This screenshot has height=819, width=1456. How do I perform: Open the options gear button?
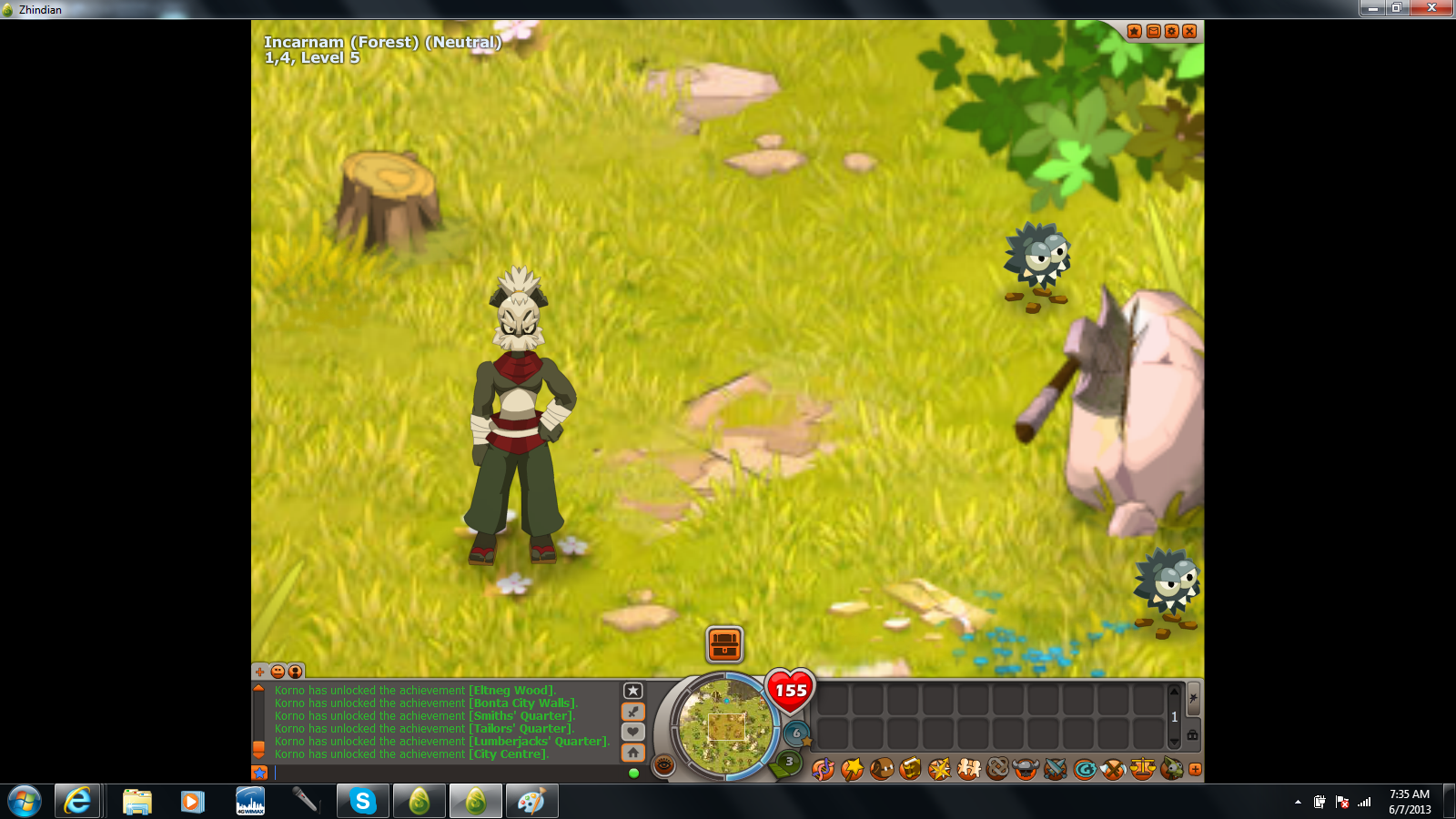[x=1171, y=31]
